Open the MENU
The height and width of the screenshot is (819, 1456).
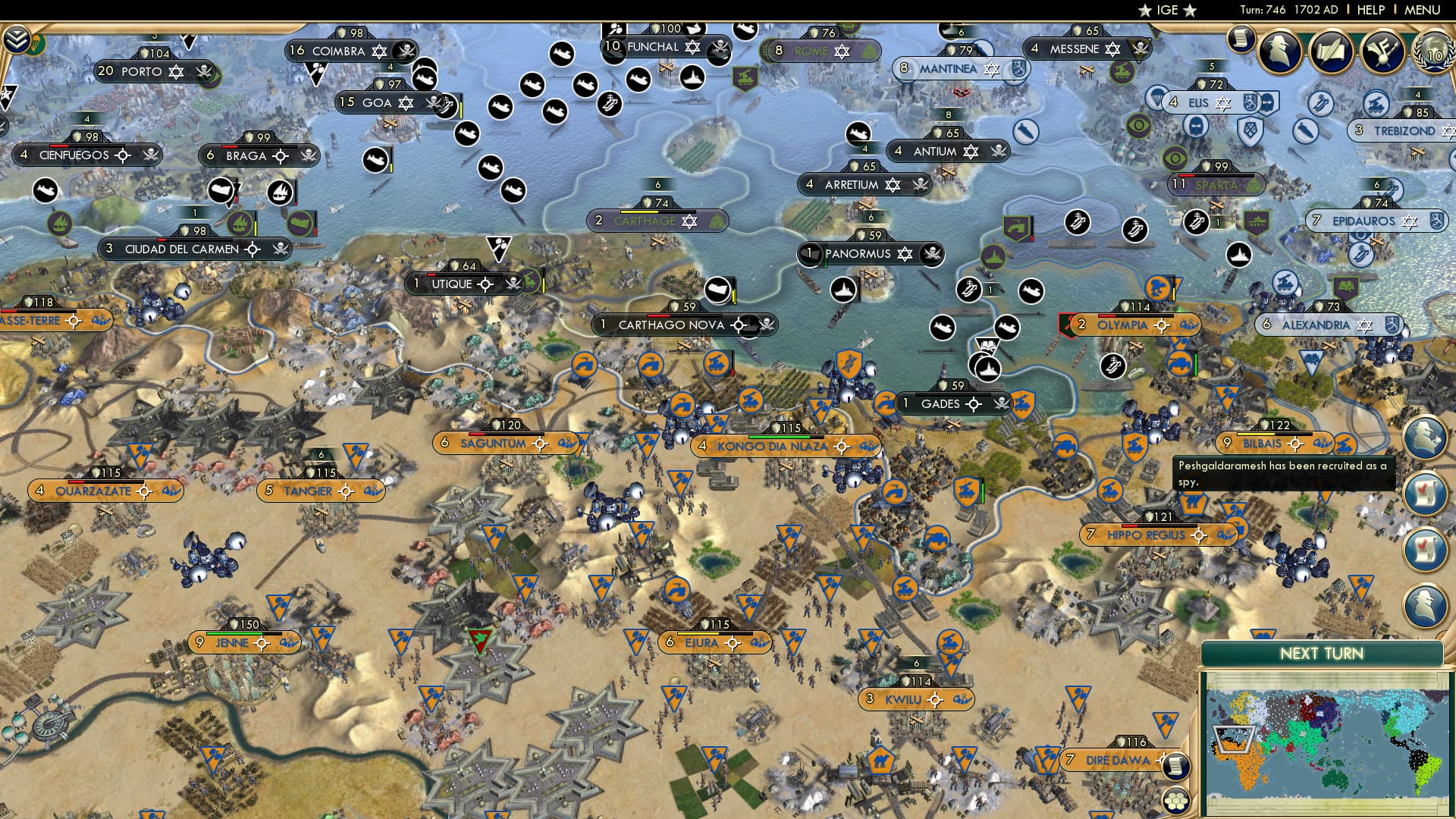point(1424,10)
